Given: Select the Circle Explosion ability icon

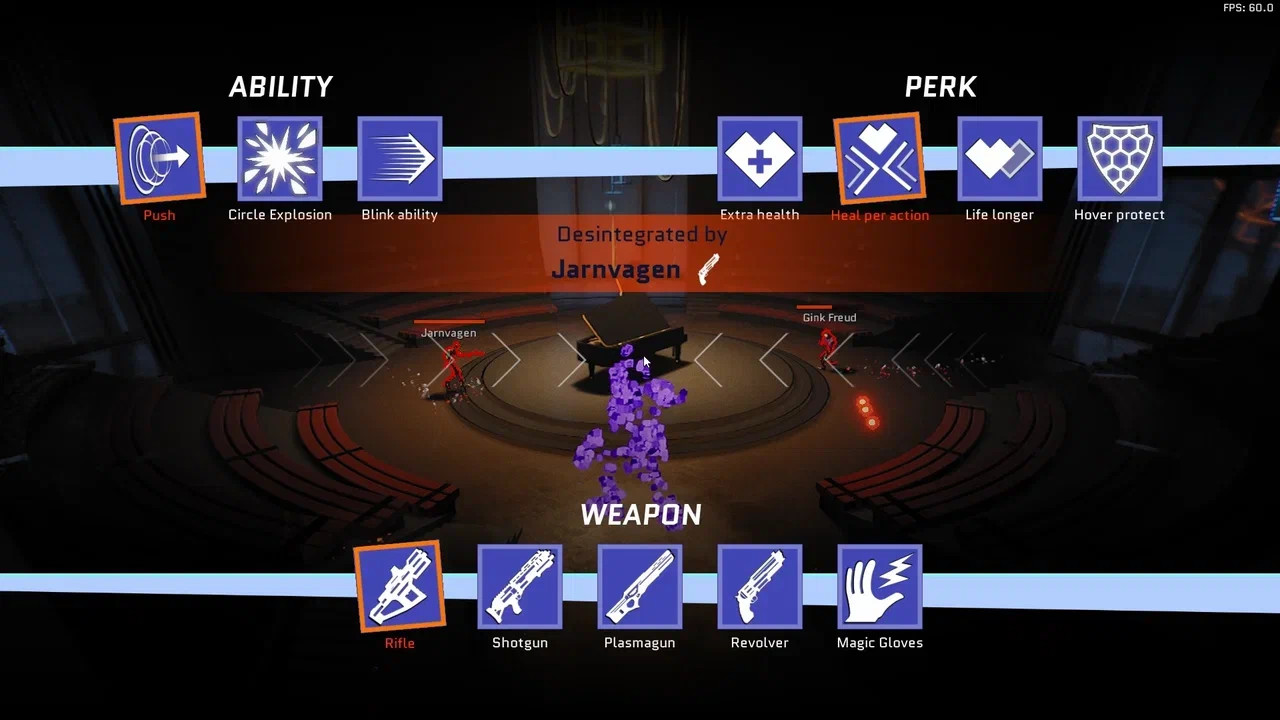Looking at the screenshot, I should [x=280, y=158].
